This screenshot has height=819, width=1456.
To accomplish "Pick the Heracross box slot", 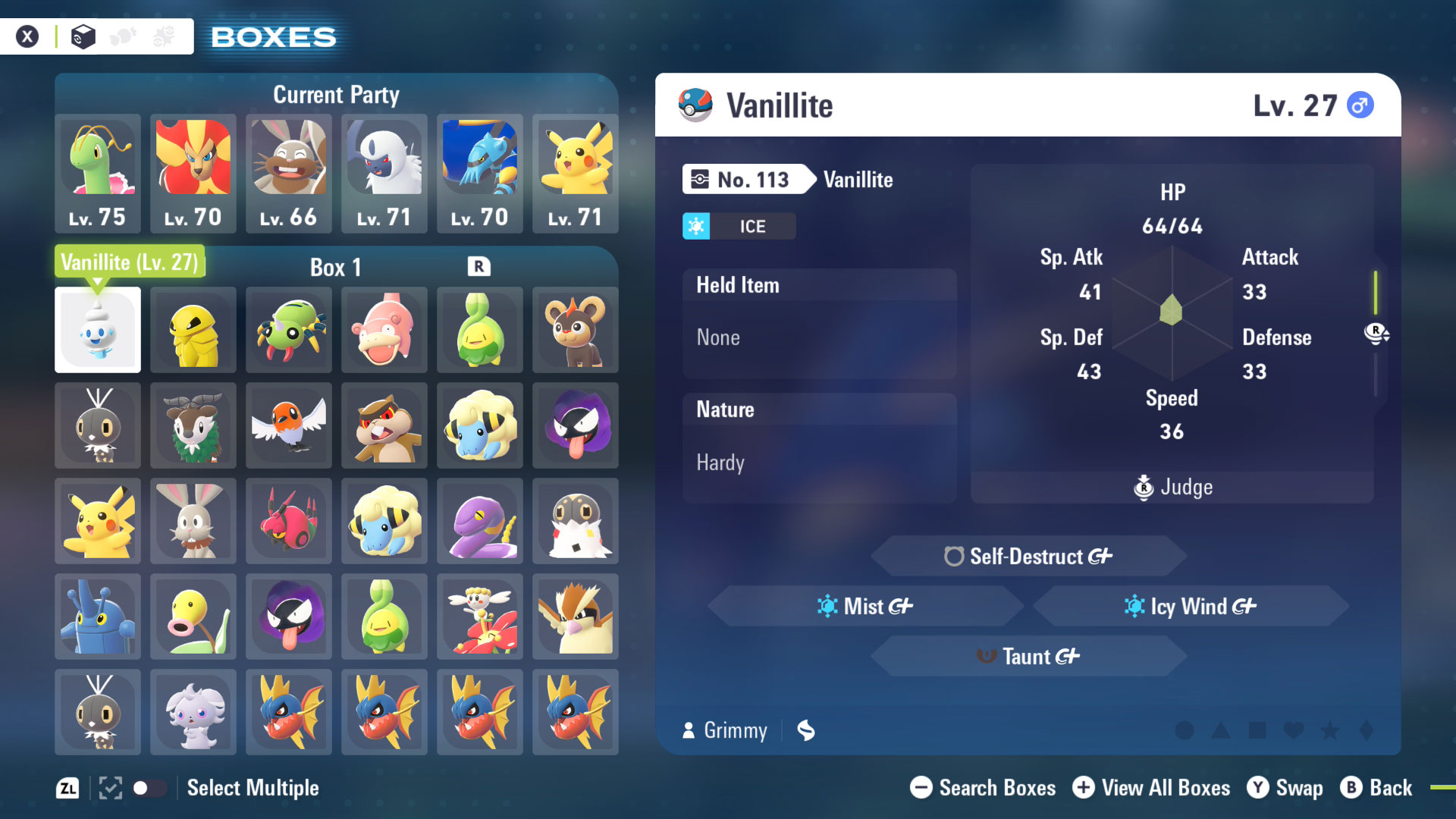I will point(98,617).
